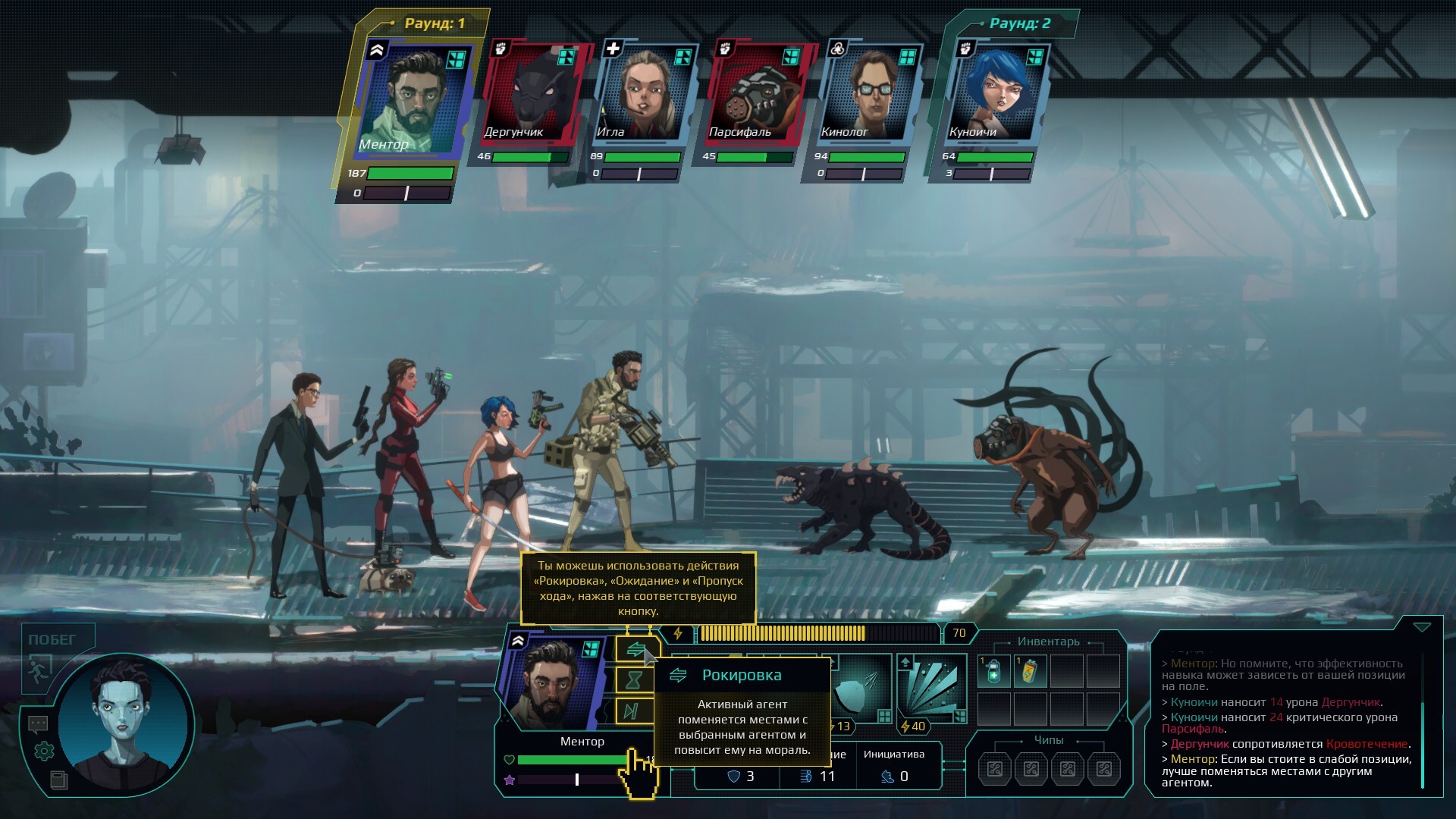The height and width of the screenshot is (819, 1456).
Task: Select the yellow battery item in the inventory
Action: [1030, 672]
